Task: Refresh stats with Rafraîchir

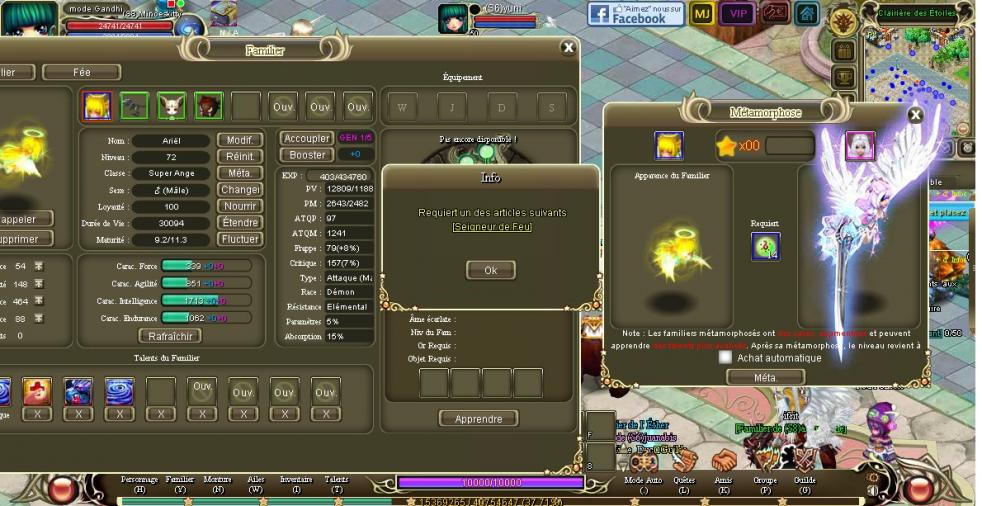Action: coord(168,336)
